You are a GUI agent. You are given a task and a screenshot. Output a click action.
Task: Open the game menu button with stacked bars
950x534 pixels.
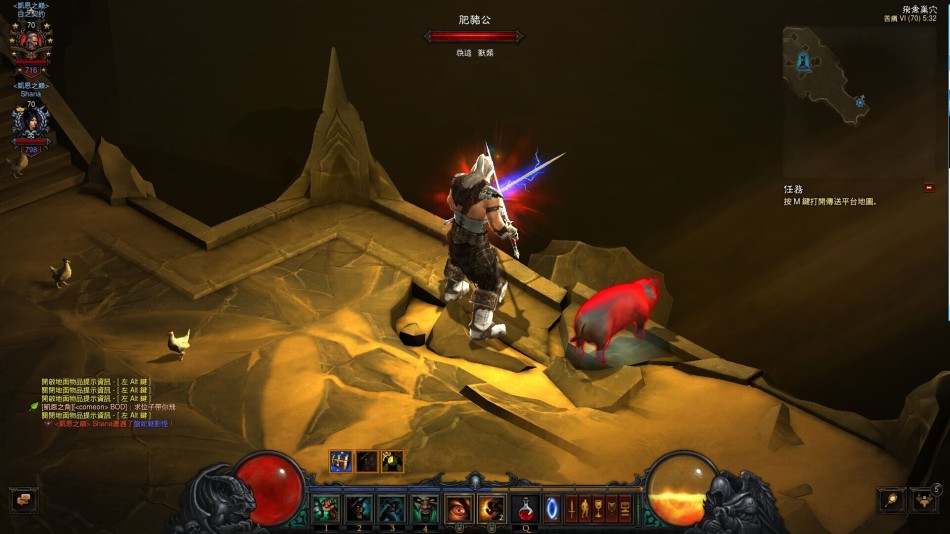click(x=625, y=507)
